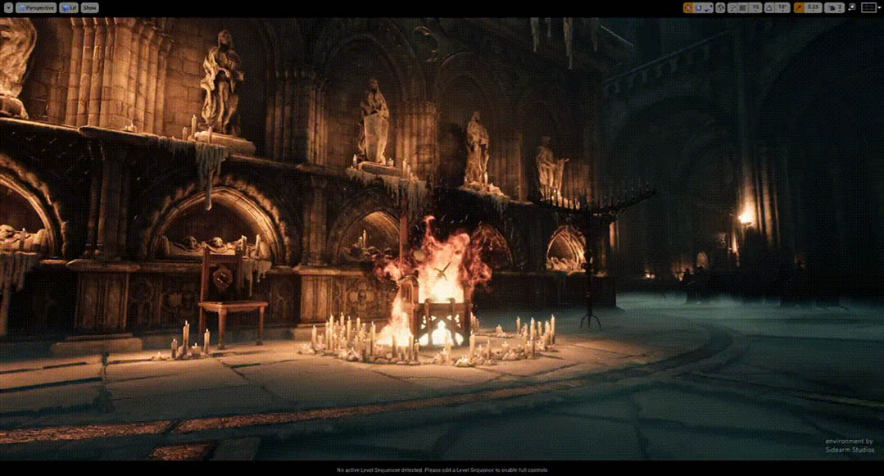This screenshot has height=476, width=884.
Task: Toggle scale snapping
Action: [x=800, y=7]
